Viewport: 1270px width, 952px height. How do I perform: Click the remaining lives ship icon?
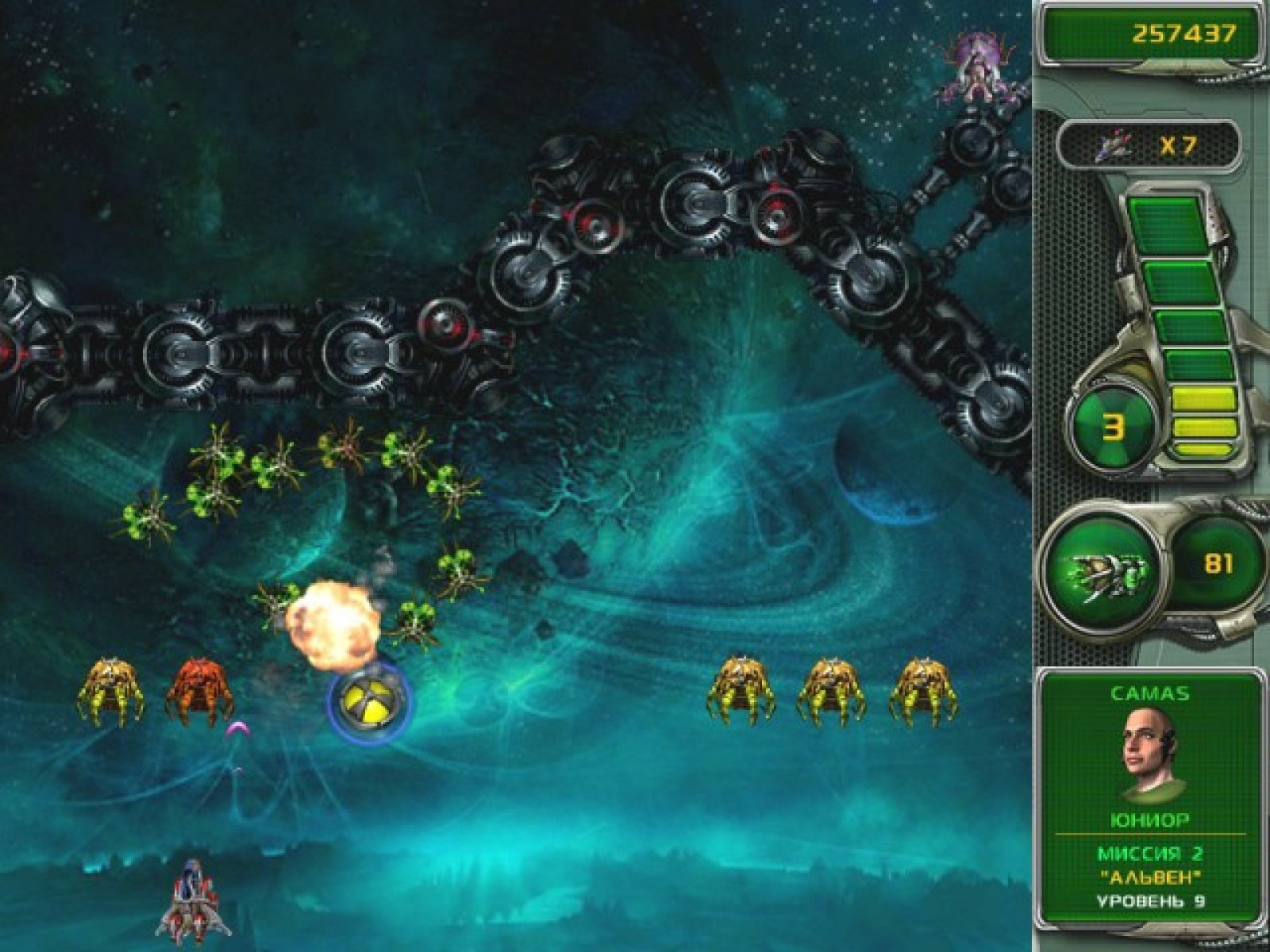pos(1114,145)
